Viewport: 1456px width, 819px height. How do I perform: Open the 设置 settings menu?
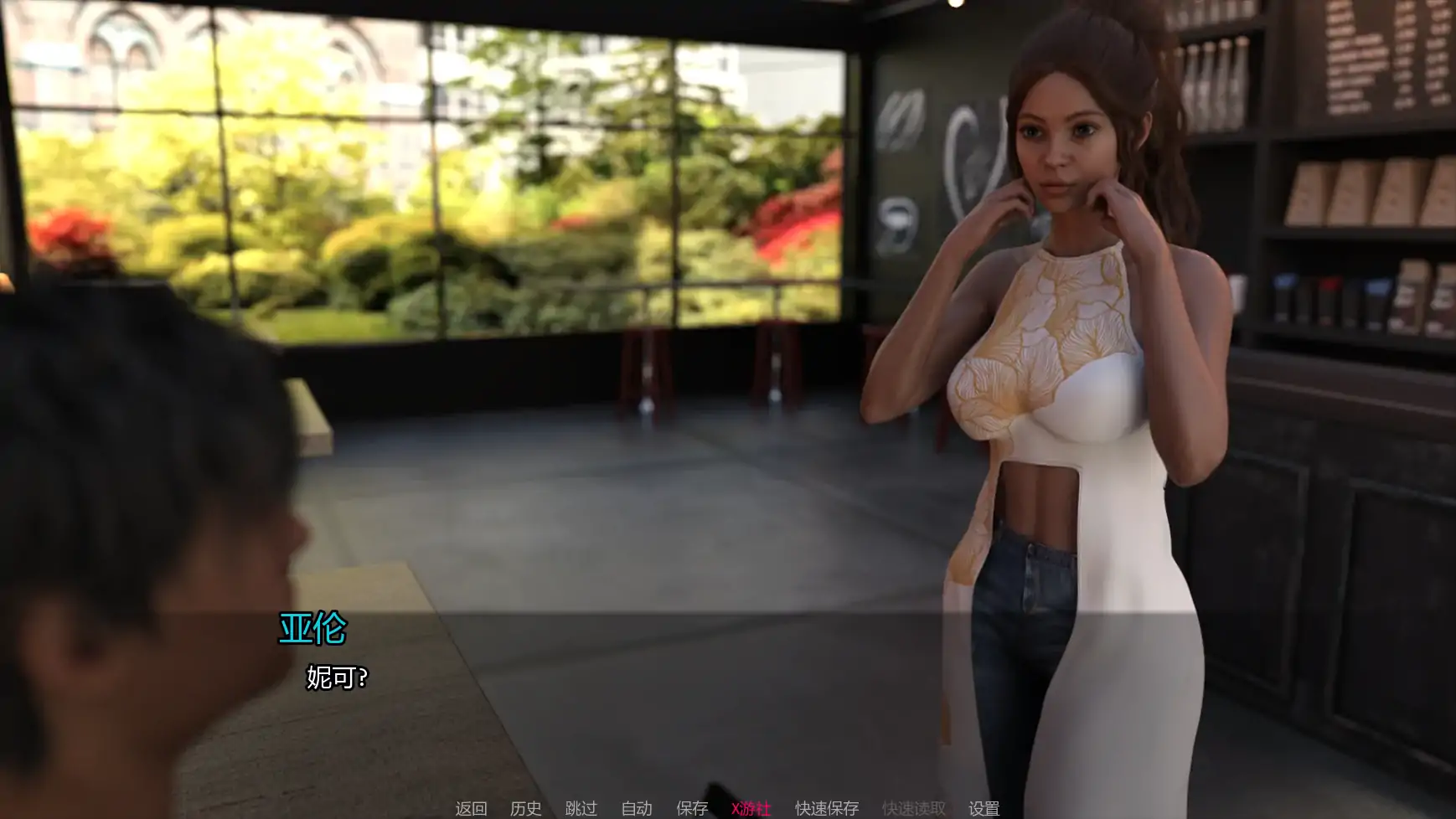(984, 808)
